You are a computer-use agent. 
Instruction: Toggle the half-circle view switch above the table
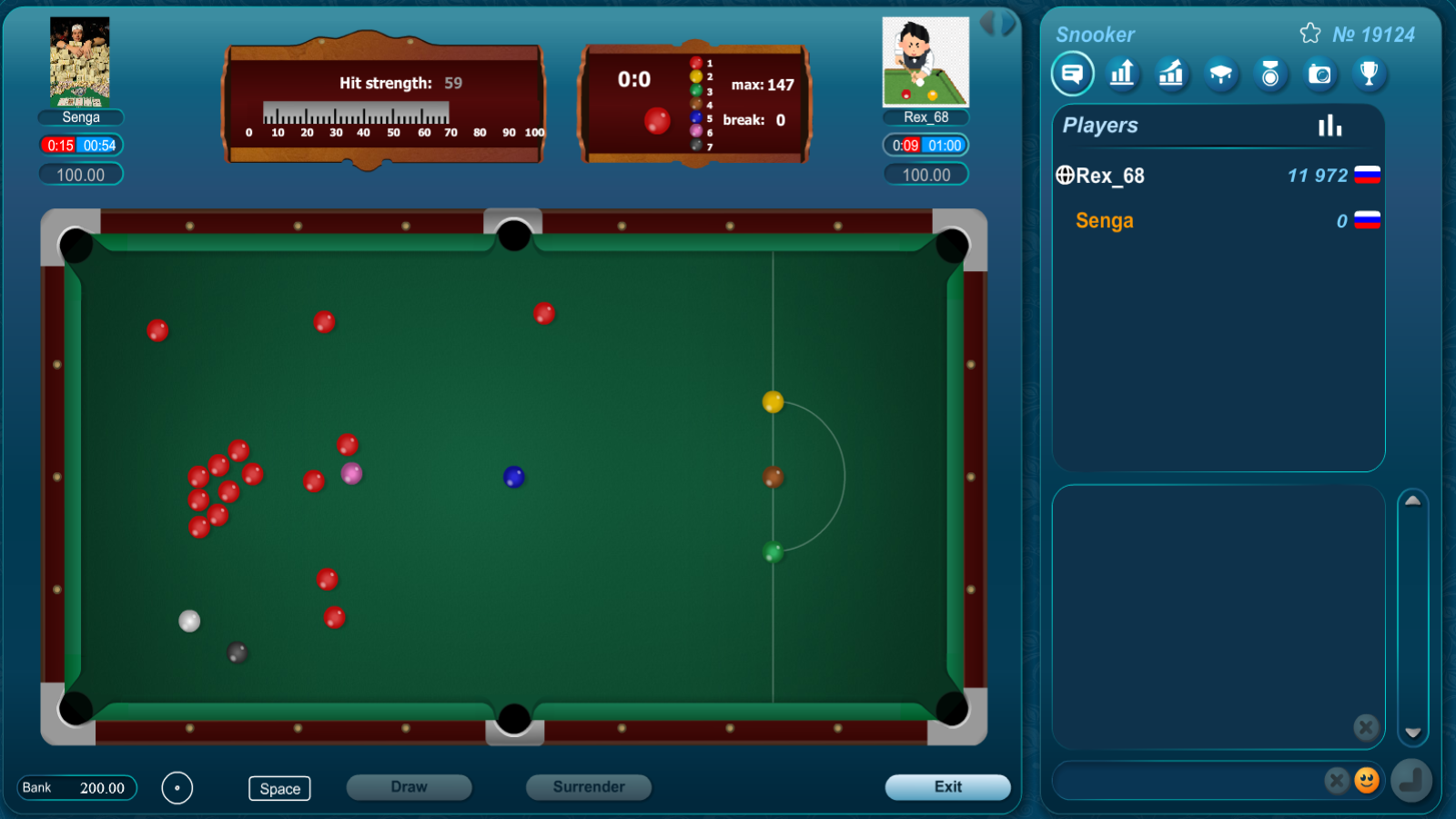point(998,25)
